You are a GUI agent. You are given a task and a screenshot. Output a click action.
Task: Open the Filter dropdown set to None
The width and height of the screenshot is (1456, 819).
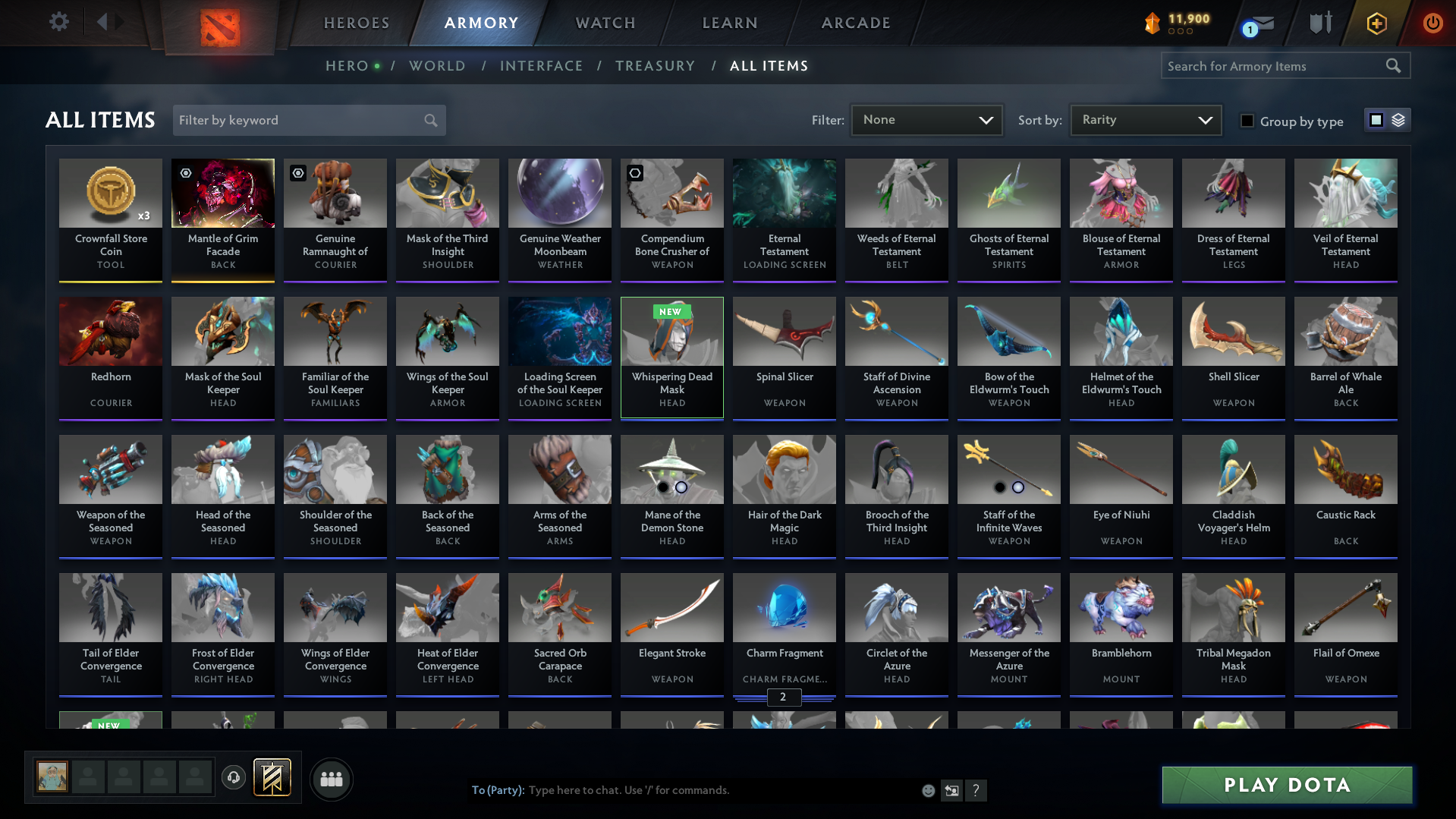pyautogui.click(x=926, y=120)
